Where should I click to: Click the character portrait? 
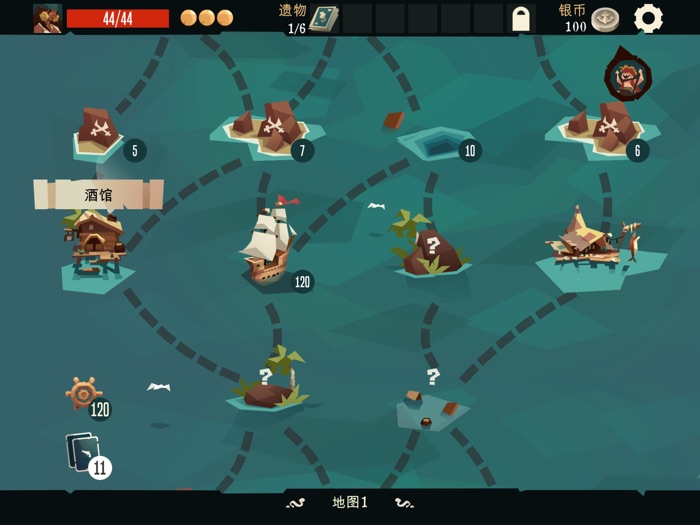pyautogui.click(x=47, y=18)
